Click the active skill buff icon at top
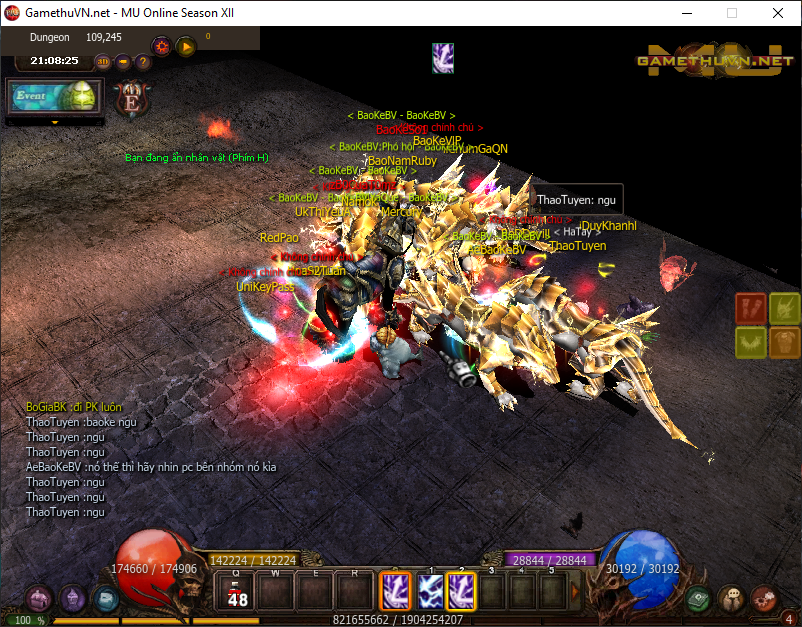This screenshot has height=627, width=802. coord(443,58)
